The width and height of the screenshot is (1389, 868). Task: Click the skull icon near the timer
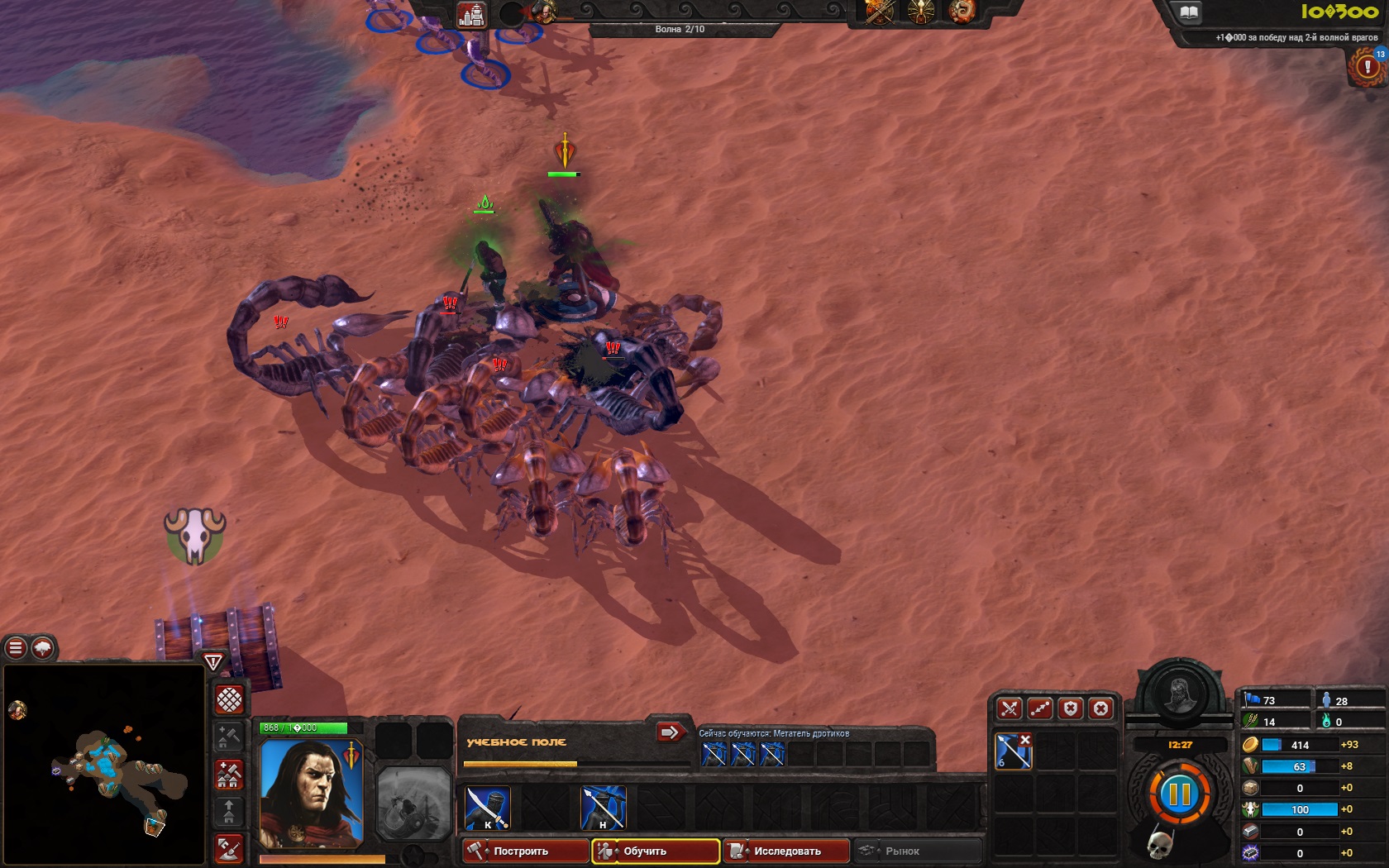point(1161,844)
